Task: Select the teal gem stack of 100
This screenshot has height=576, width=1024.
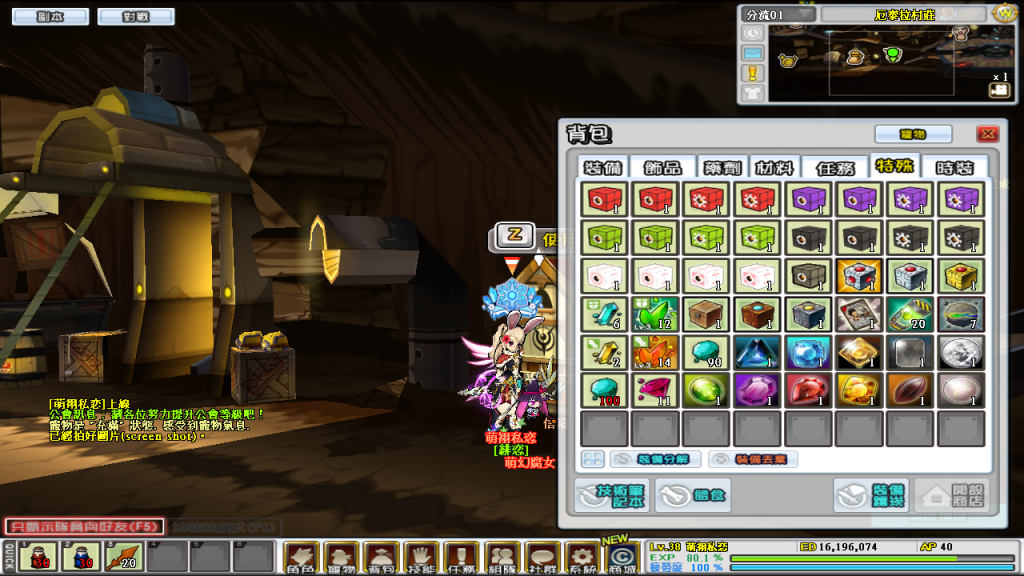Action: click(x=604, y=390)
